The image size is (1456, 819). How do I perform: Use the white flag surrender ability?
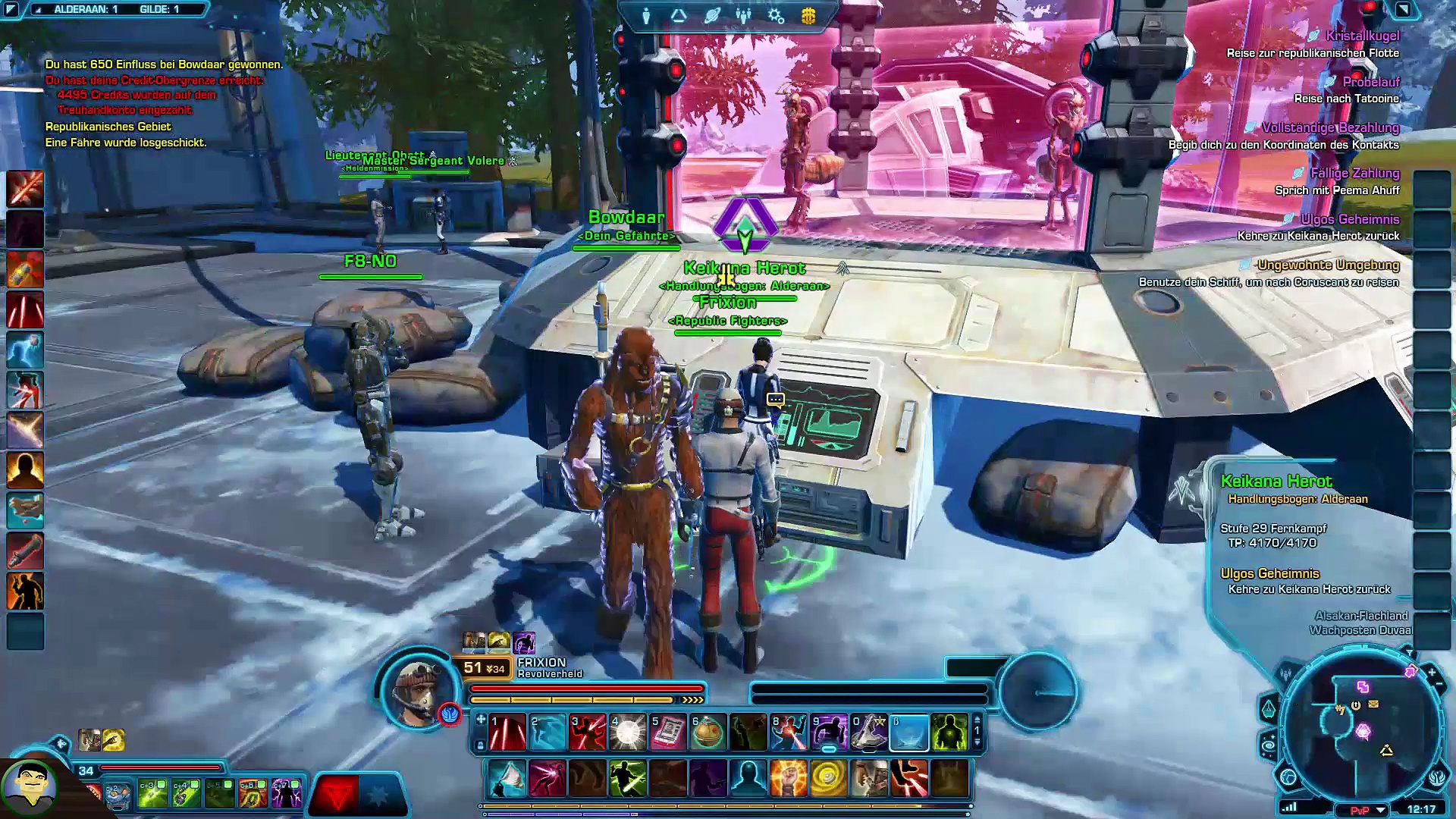pos(507,778)
